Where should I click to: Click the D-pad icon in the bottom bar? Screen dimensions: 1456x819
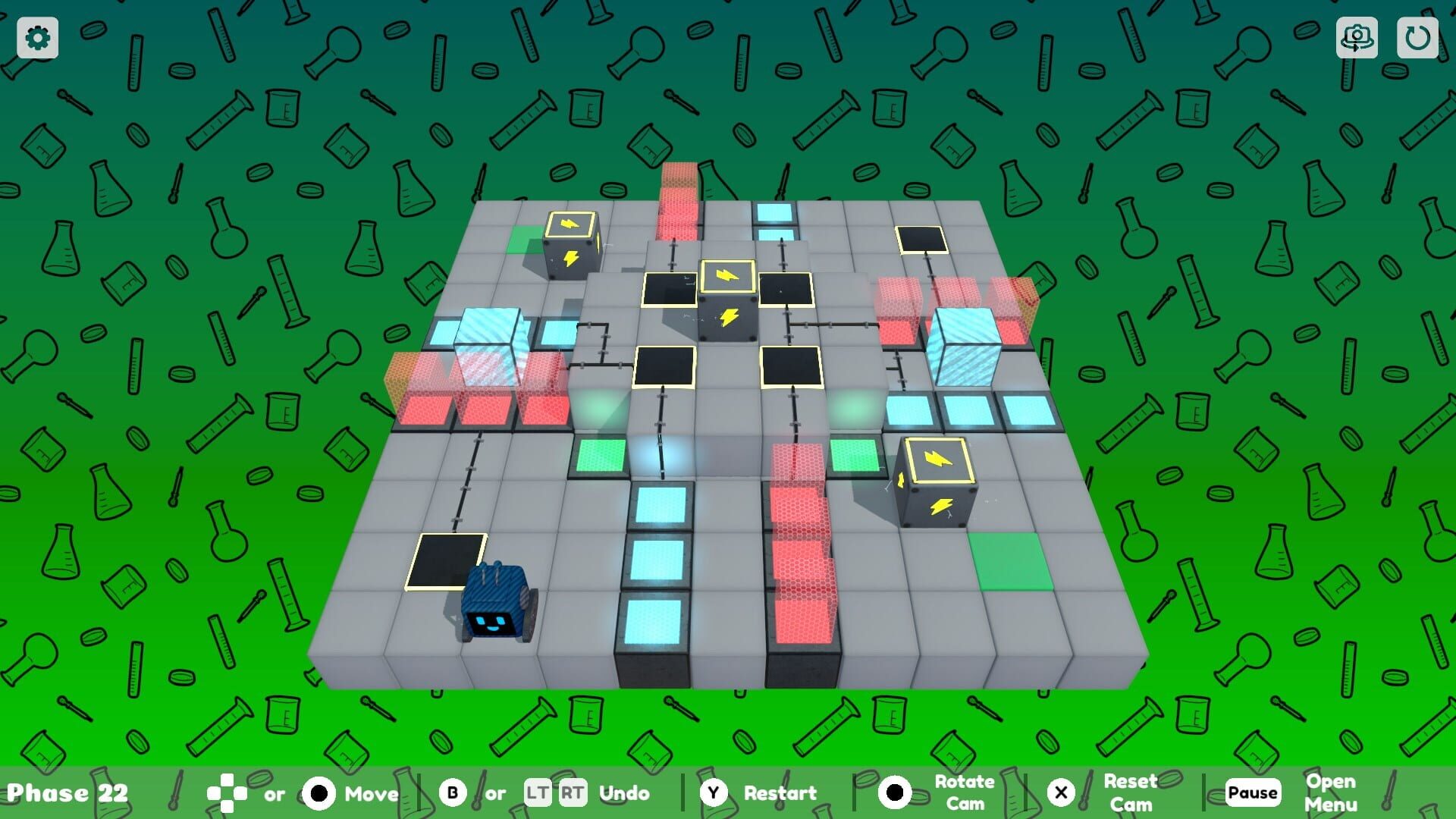click(x=226, y=793)
